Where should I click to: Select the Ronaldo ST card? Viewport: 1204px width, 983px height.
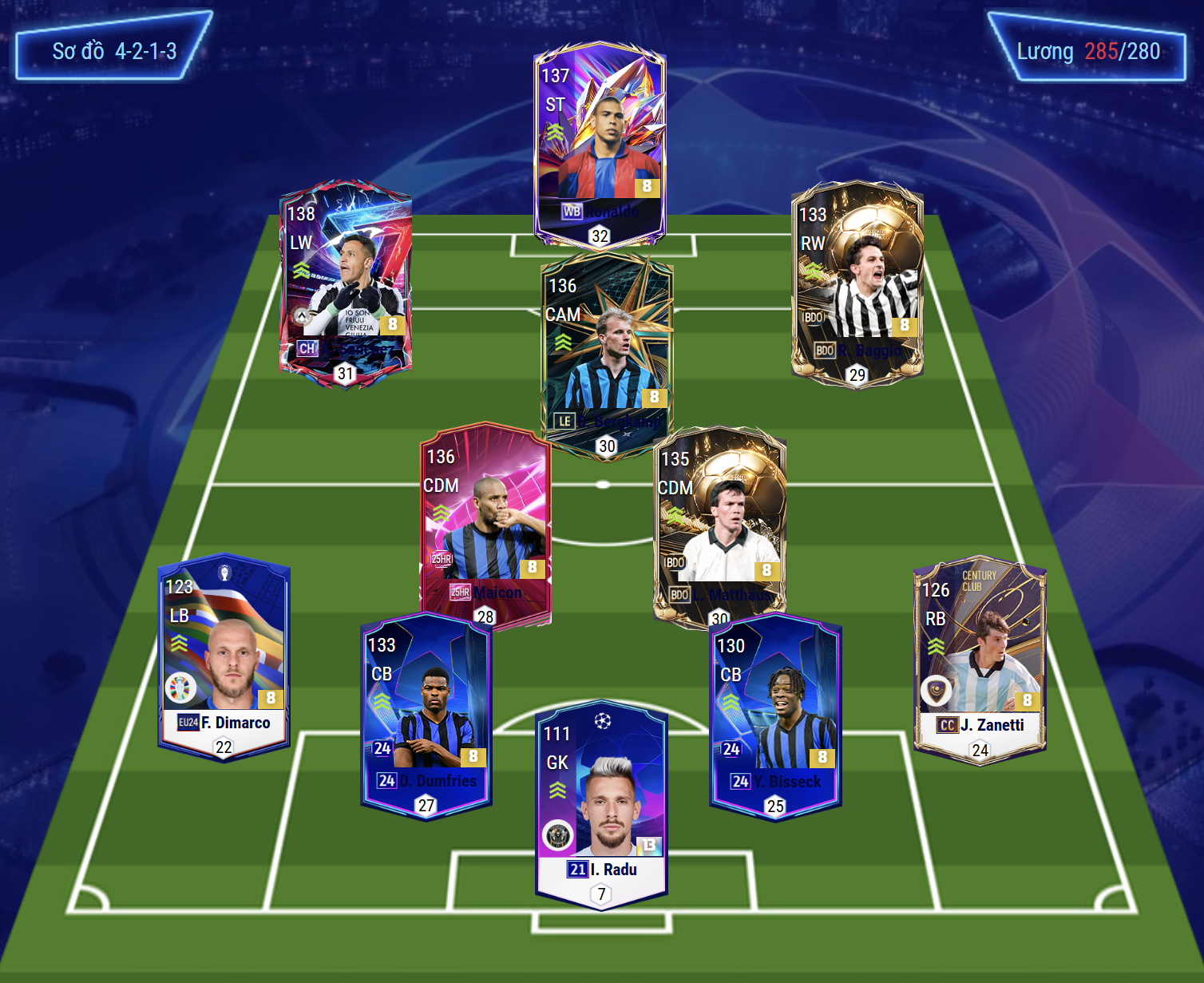pyautogui.click(x=599, y=144)
